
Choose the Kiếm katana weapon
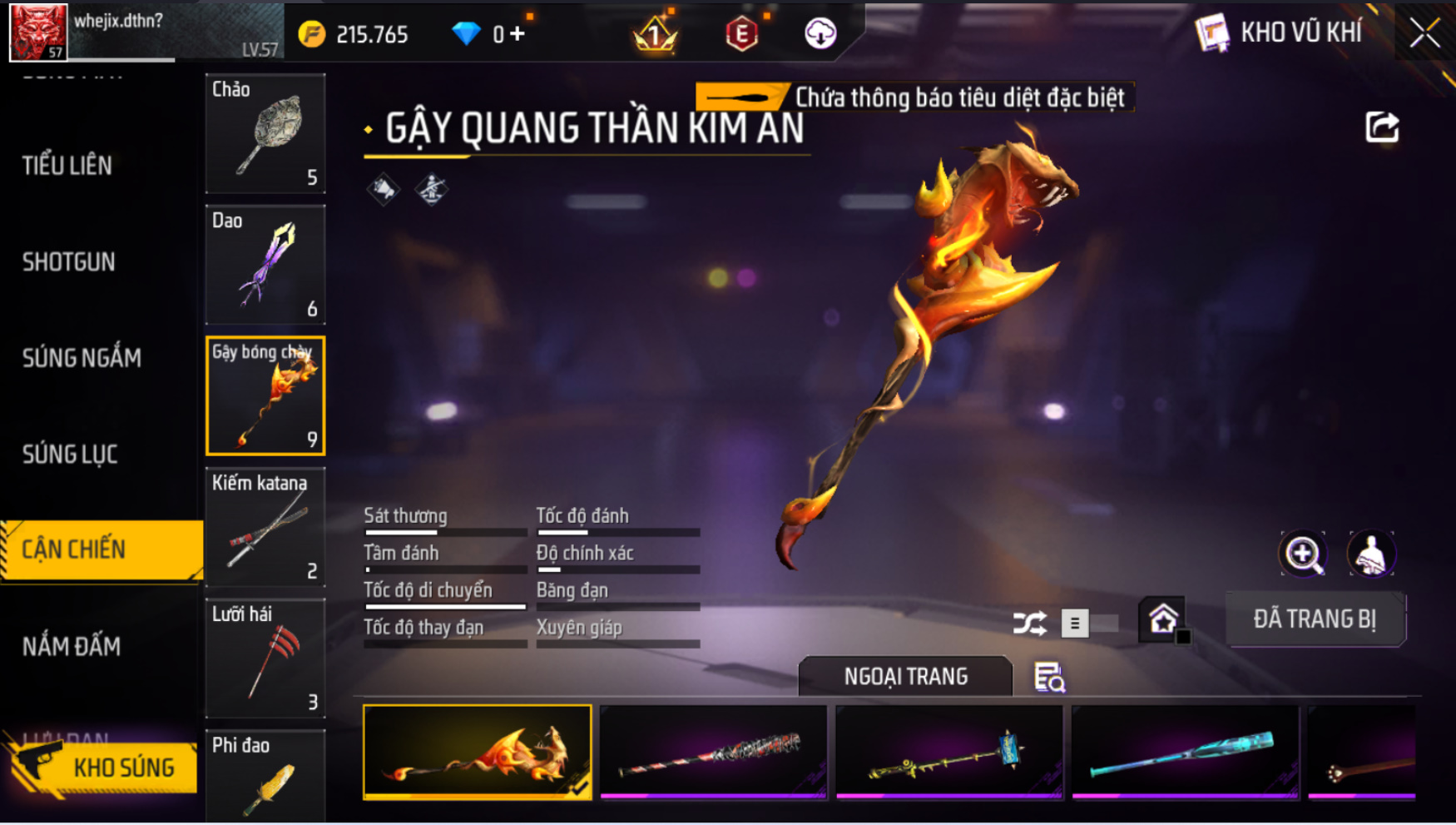265,527
